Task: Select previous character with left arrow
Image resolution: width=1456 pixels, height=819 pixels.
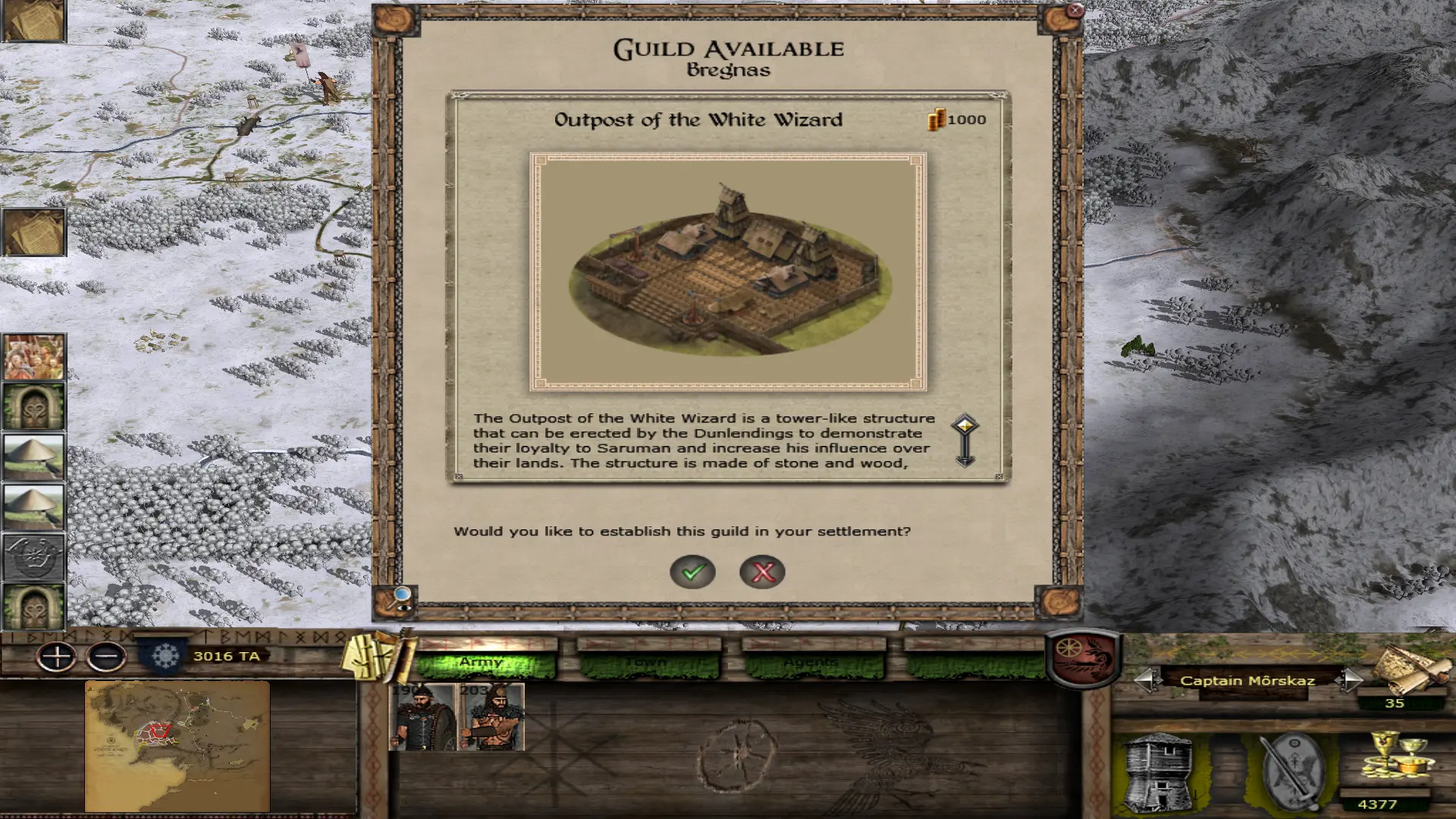Action: point(1147,680)
